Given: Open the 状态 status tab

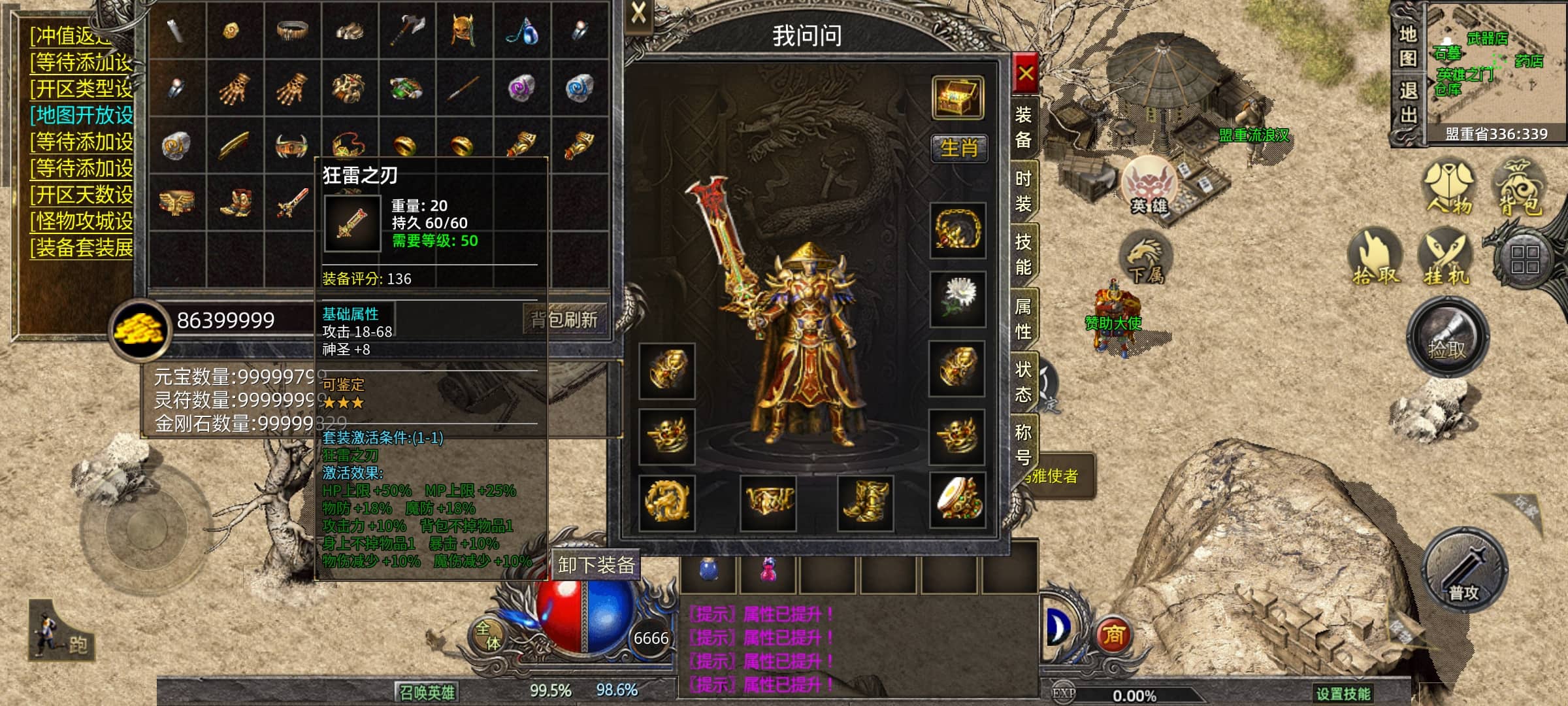Looking at the screenshot, I should coord(1023,382).
